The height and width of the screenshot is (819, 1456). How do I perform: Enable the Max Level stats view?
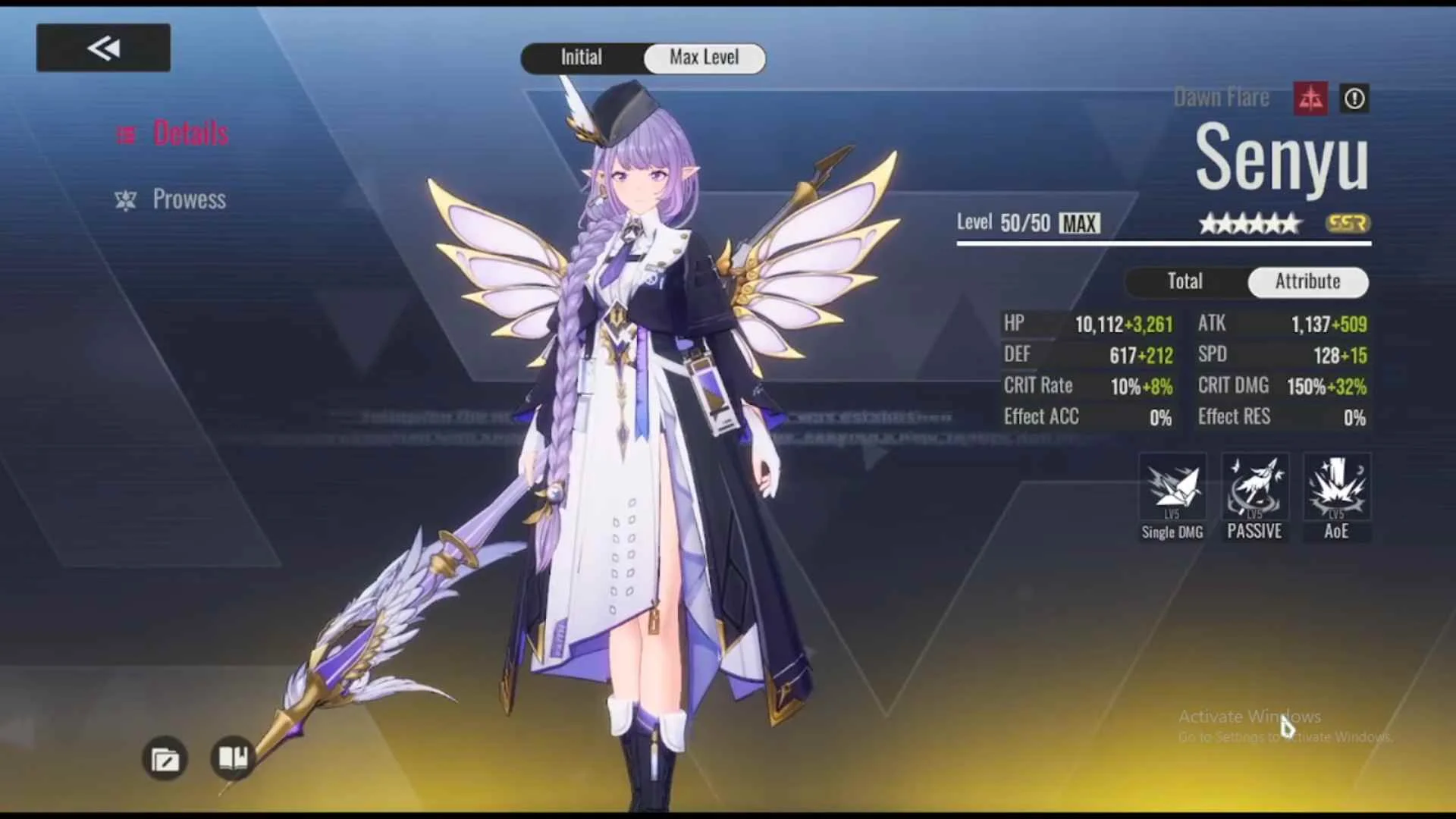(x=704, y=58)
